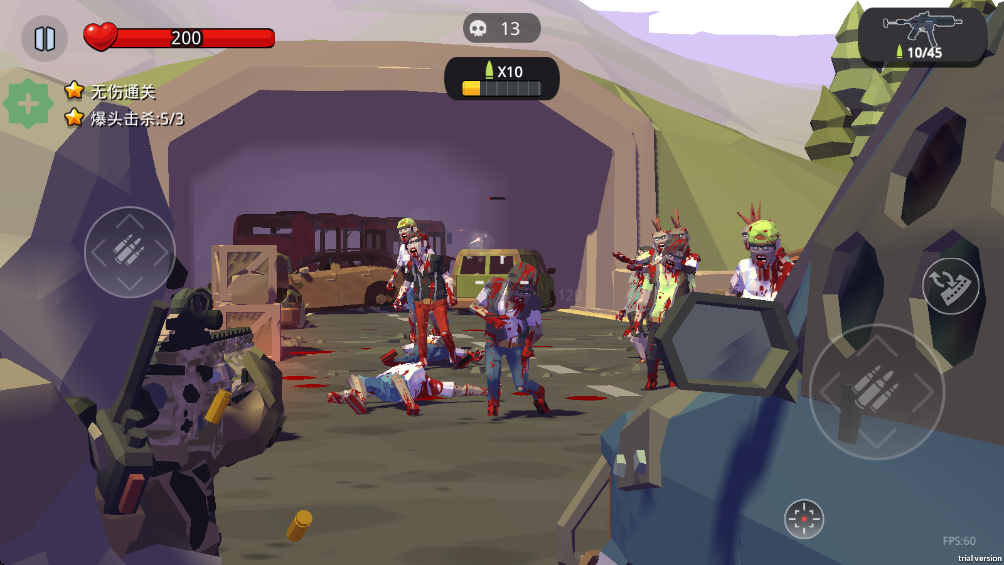Tap the green plus medkit icon
Image resolution: width=1004 pixels, height=565 pixels.
tap(29, 103)
